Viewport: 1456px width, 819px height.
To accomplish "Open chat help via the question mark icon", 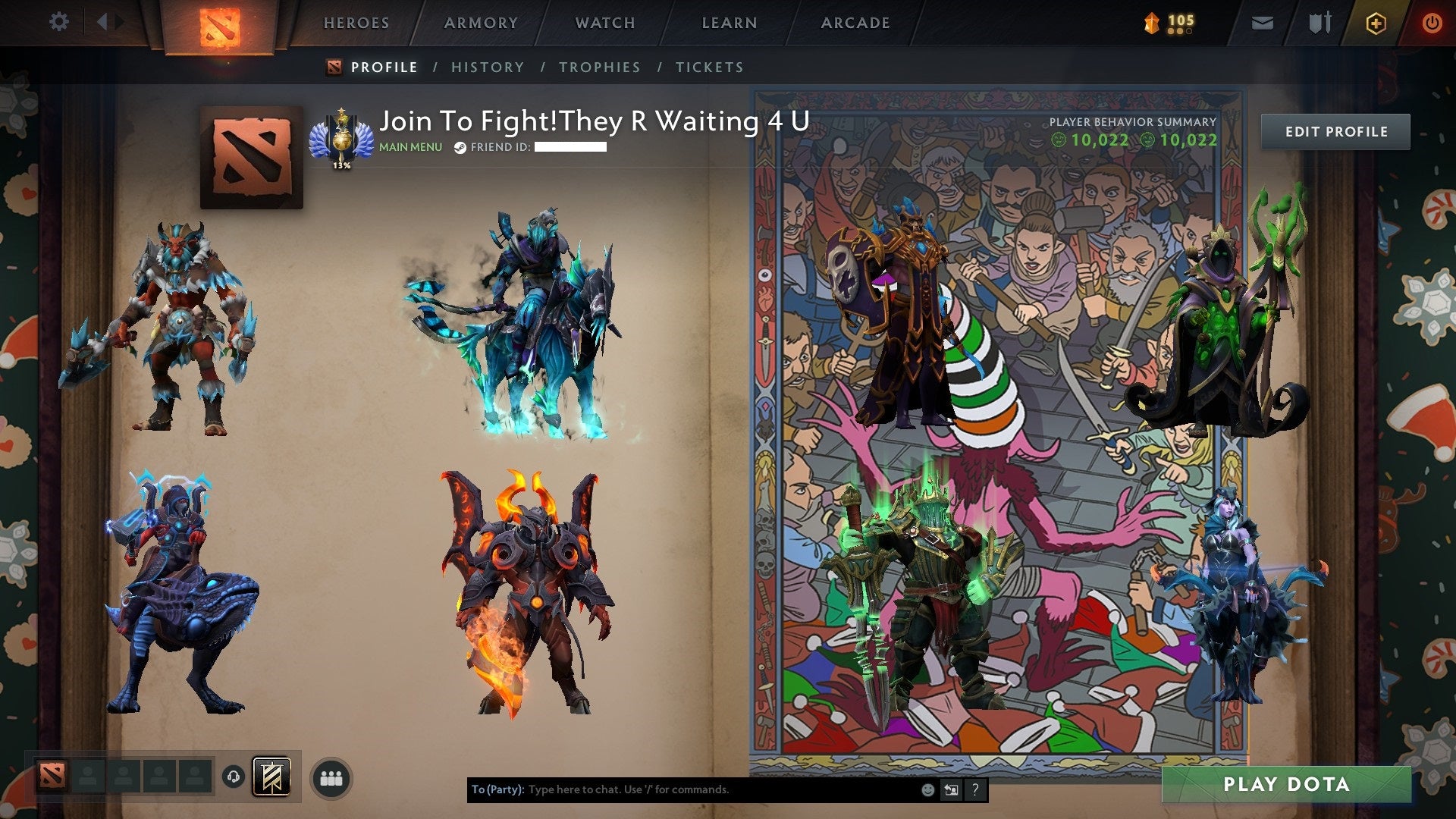I will [974, 789].
